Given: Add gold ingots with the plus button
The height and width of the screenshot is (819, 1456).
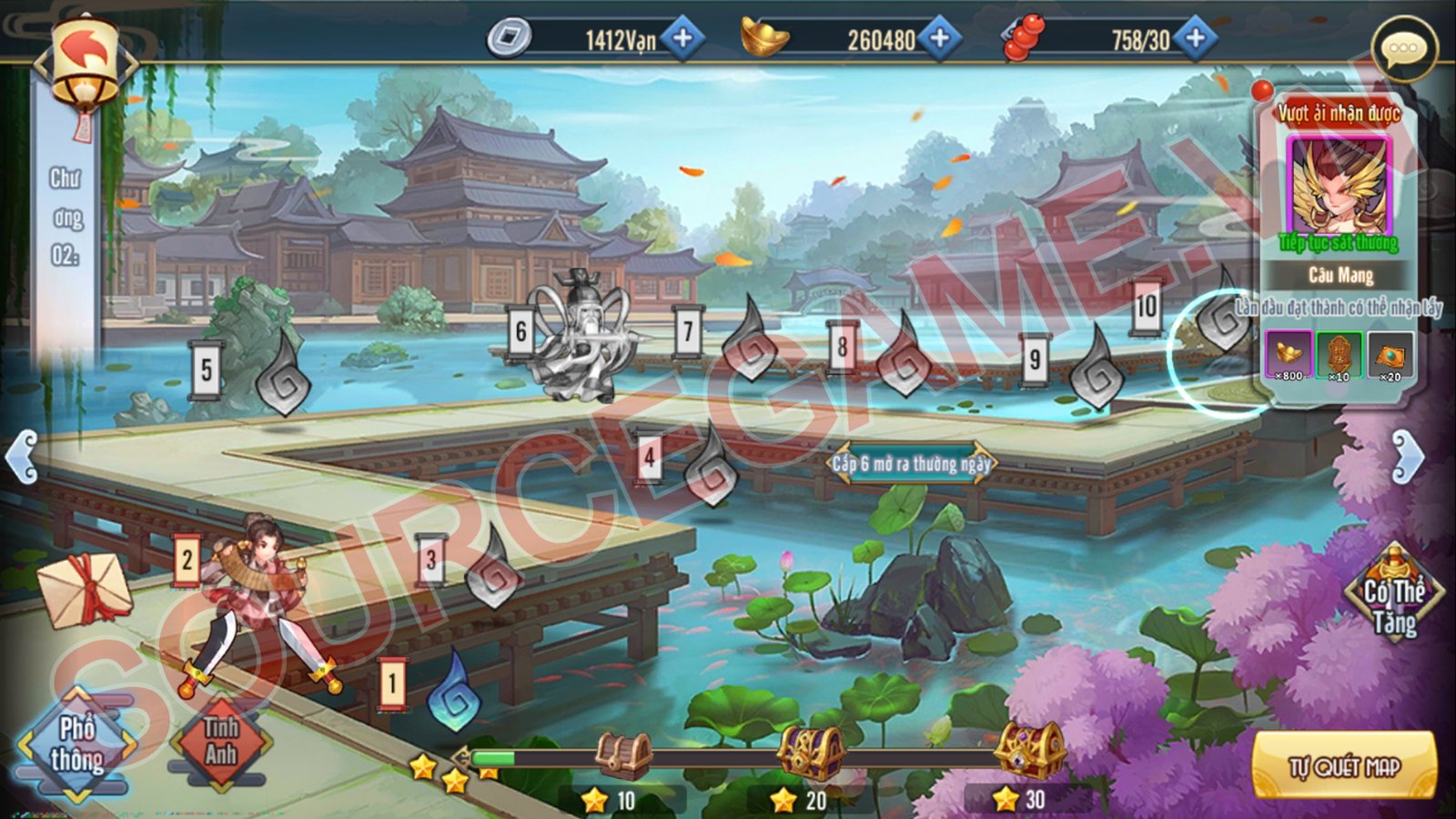Looking at the screenshot, I should (939, 38).
